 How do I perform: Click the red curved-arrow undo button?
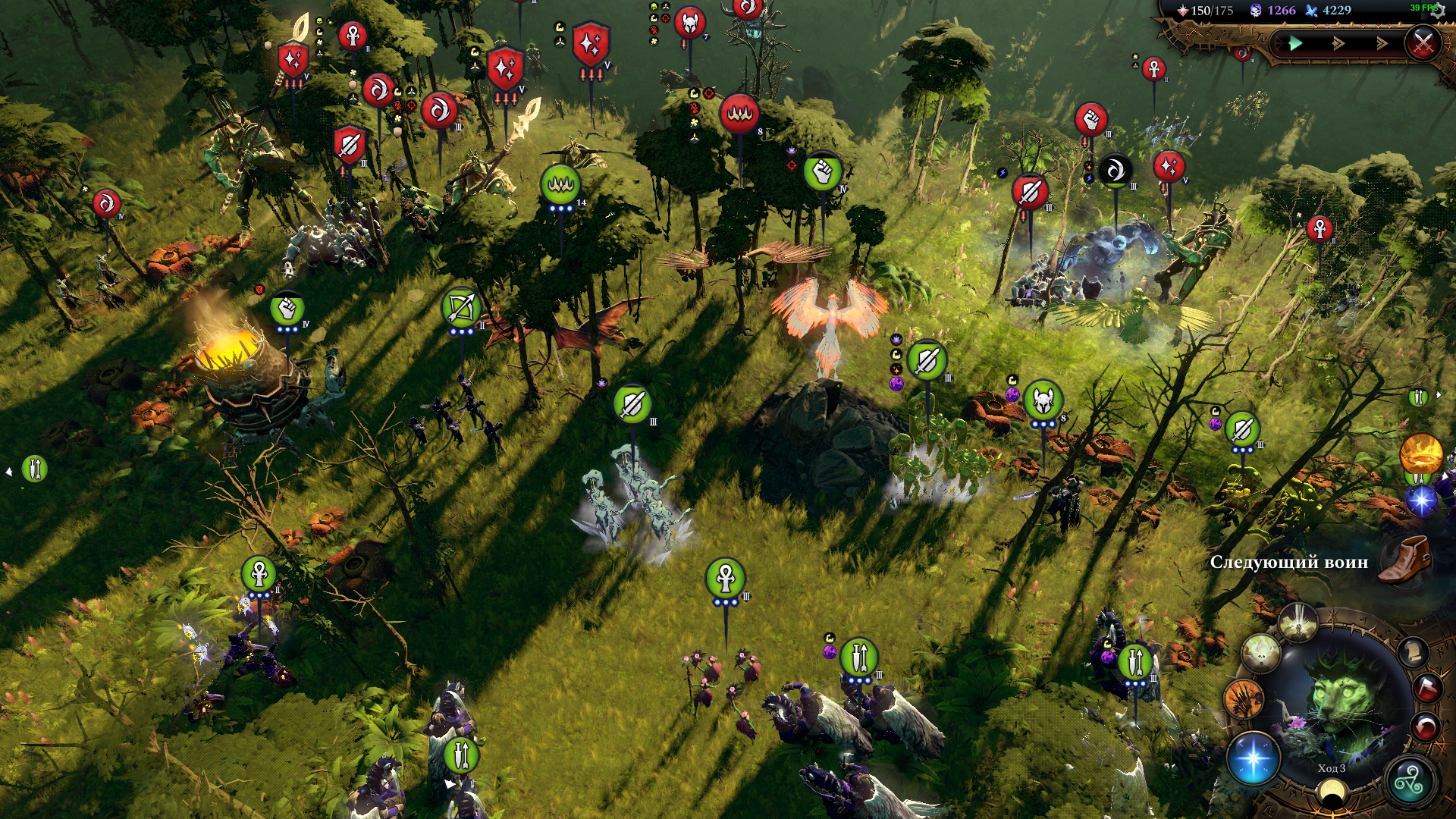coord(1426,728)
